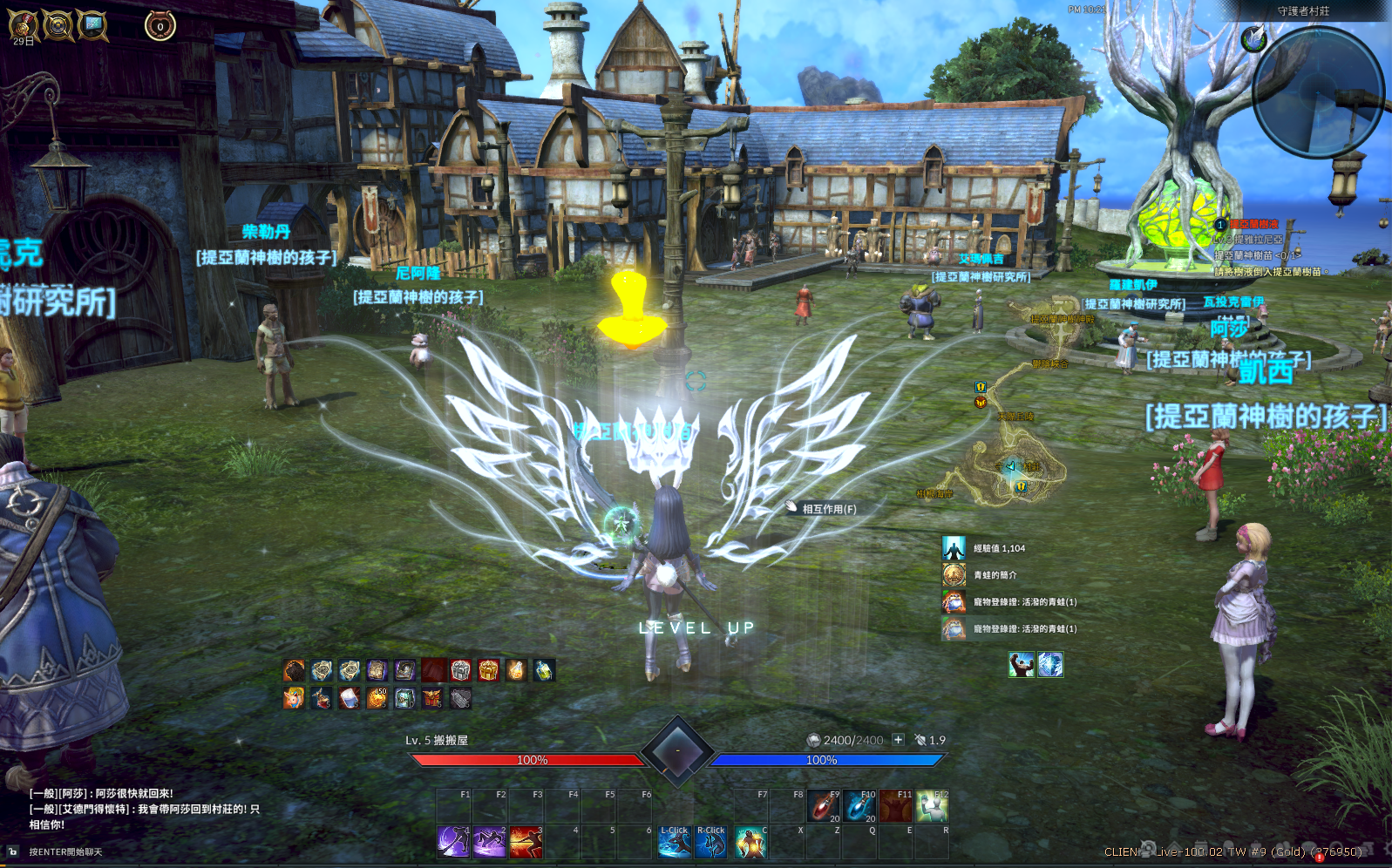The width and height of the screenshot is (1392, 868).
Task: Activate the waving figure skill on F12
Action: 932,806
